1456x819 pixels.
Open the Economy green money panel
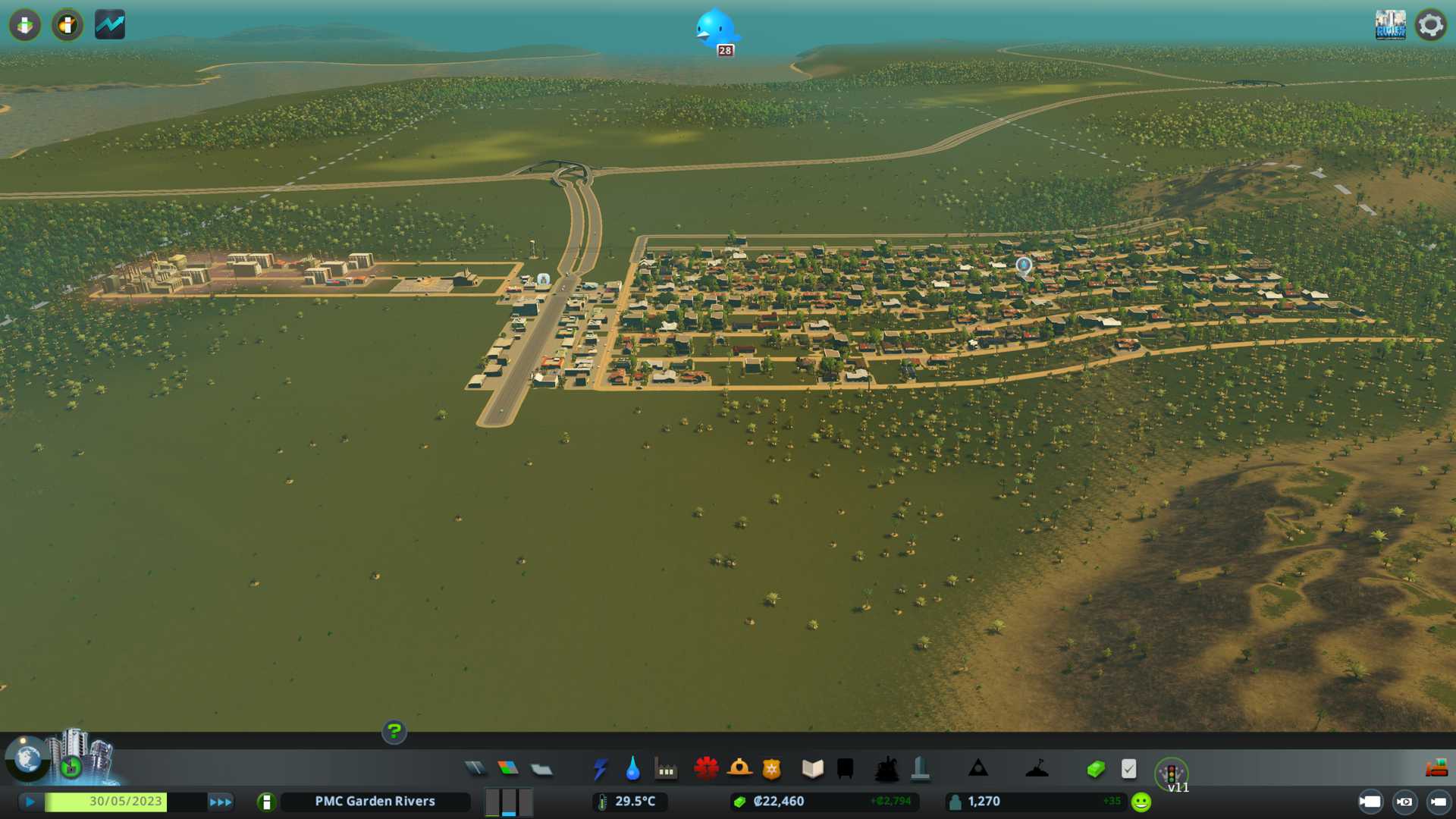click(1095, 769)
